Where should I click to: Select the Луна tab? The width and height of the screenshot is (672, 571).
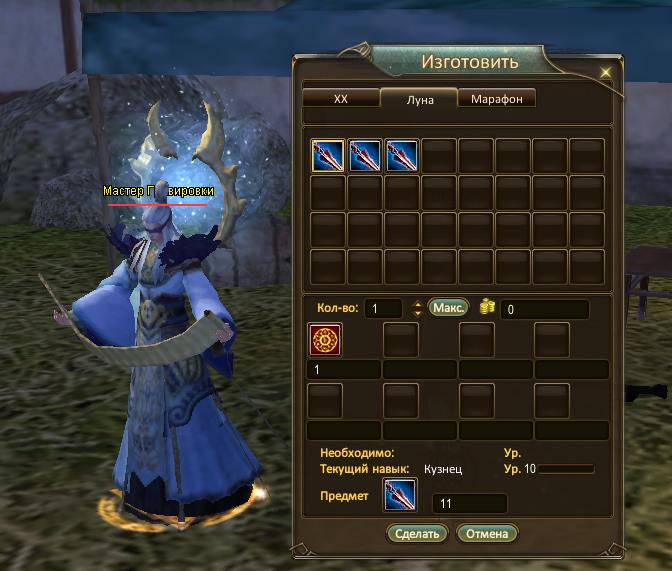421,100
